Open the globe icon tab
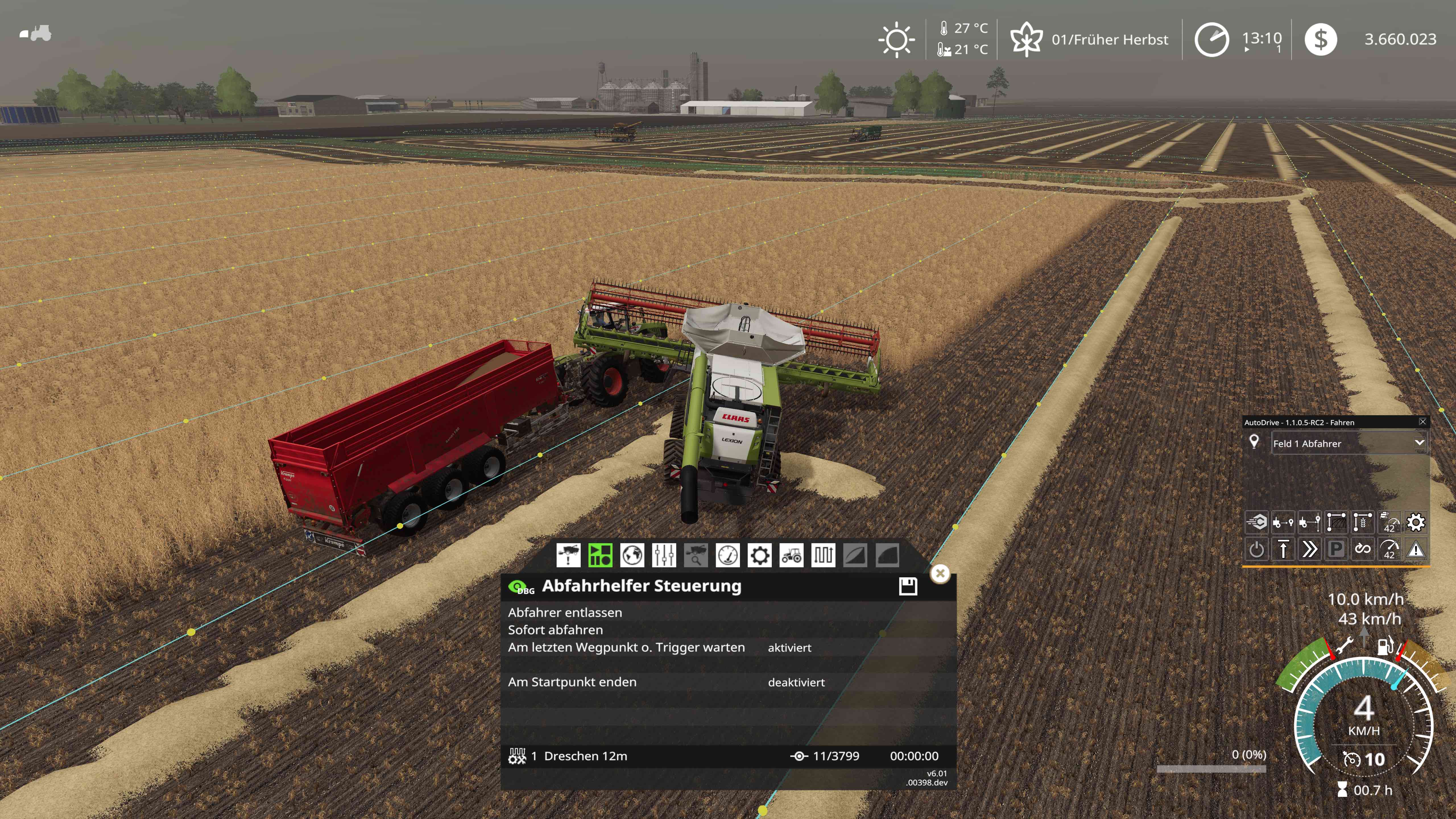Image resolution: width=1456 pixels, height=819 pixels. [632, 555]
